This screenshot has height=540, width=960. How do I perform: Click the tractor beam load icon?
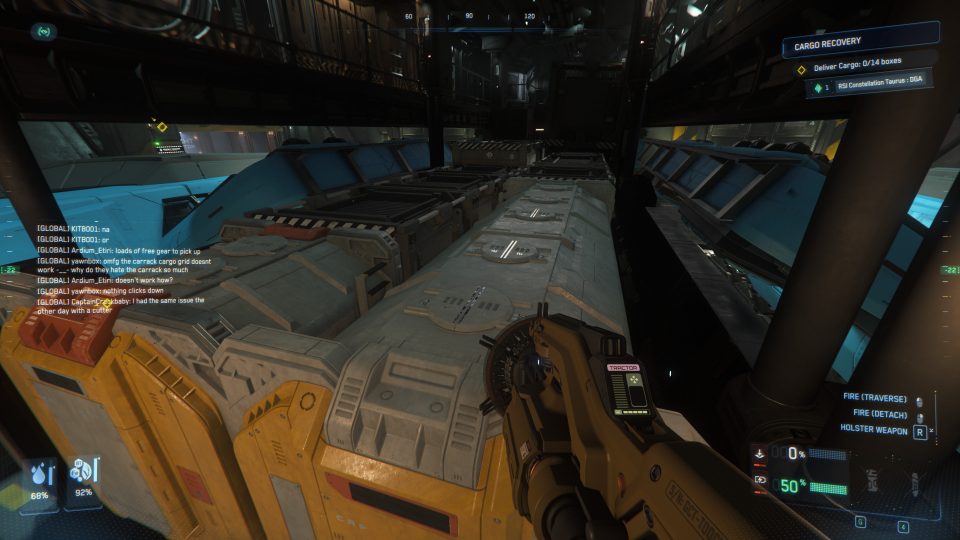[x=762, y=453]
